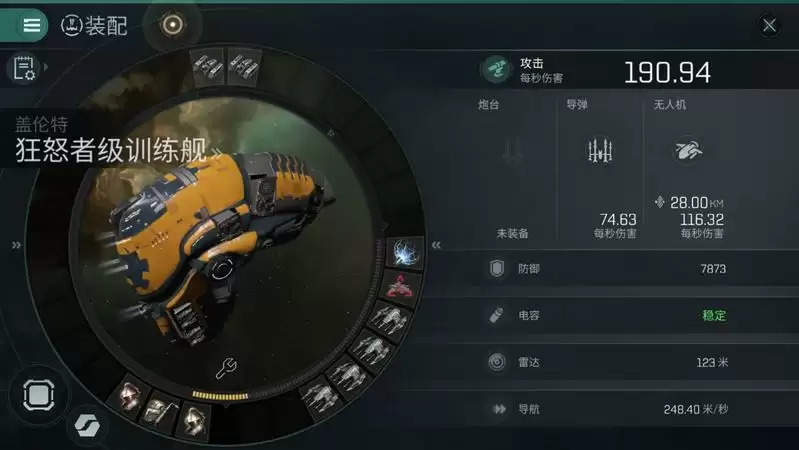Screen dimensions: 799x450
Task: Close the fitting screen
Action: coord(769,26)
